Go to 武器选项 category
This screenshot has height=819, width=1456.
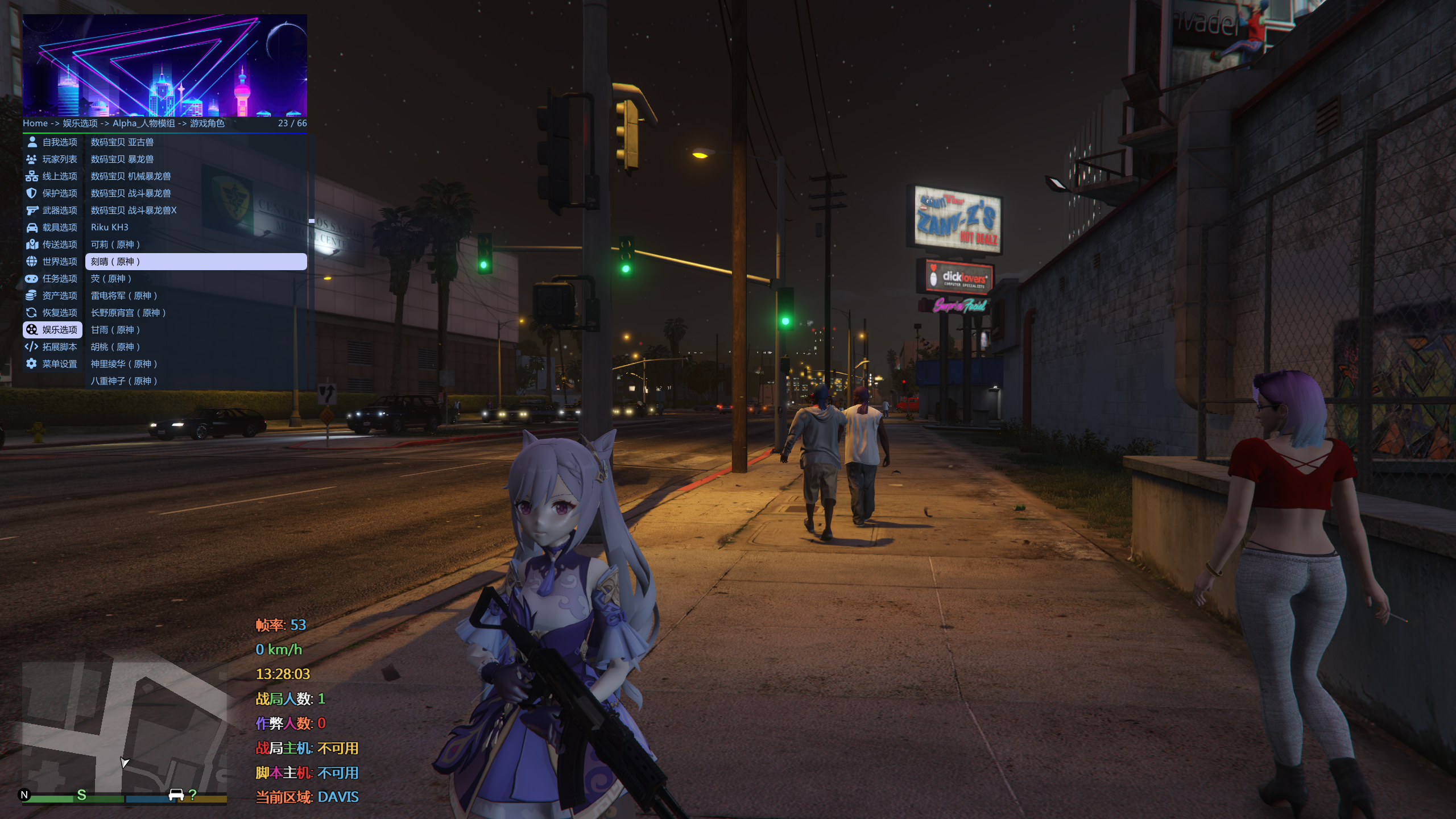[52, 210]
